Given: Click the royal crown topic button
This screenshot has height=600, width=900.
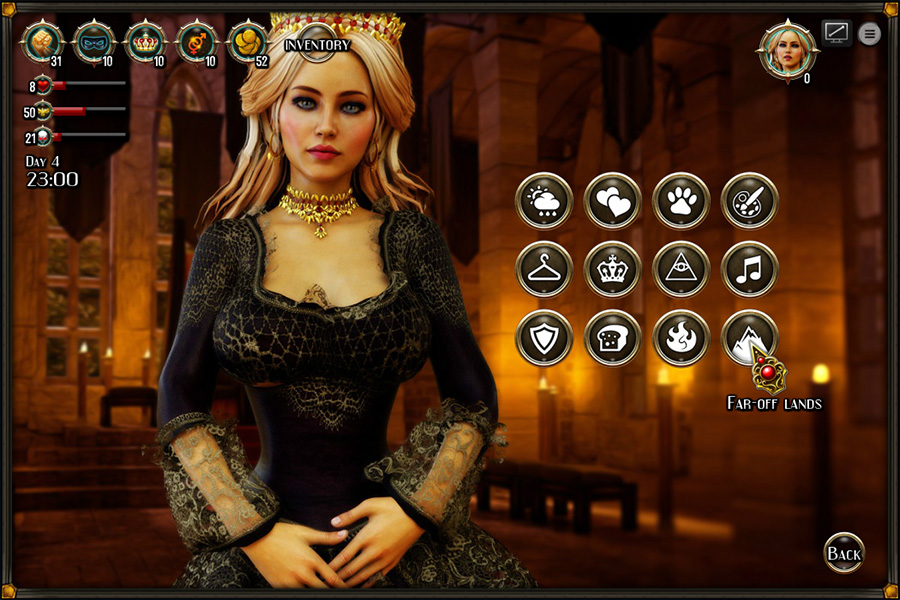Looking at the screenshot, I should tap(612, 269).
